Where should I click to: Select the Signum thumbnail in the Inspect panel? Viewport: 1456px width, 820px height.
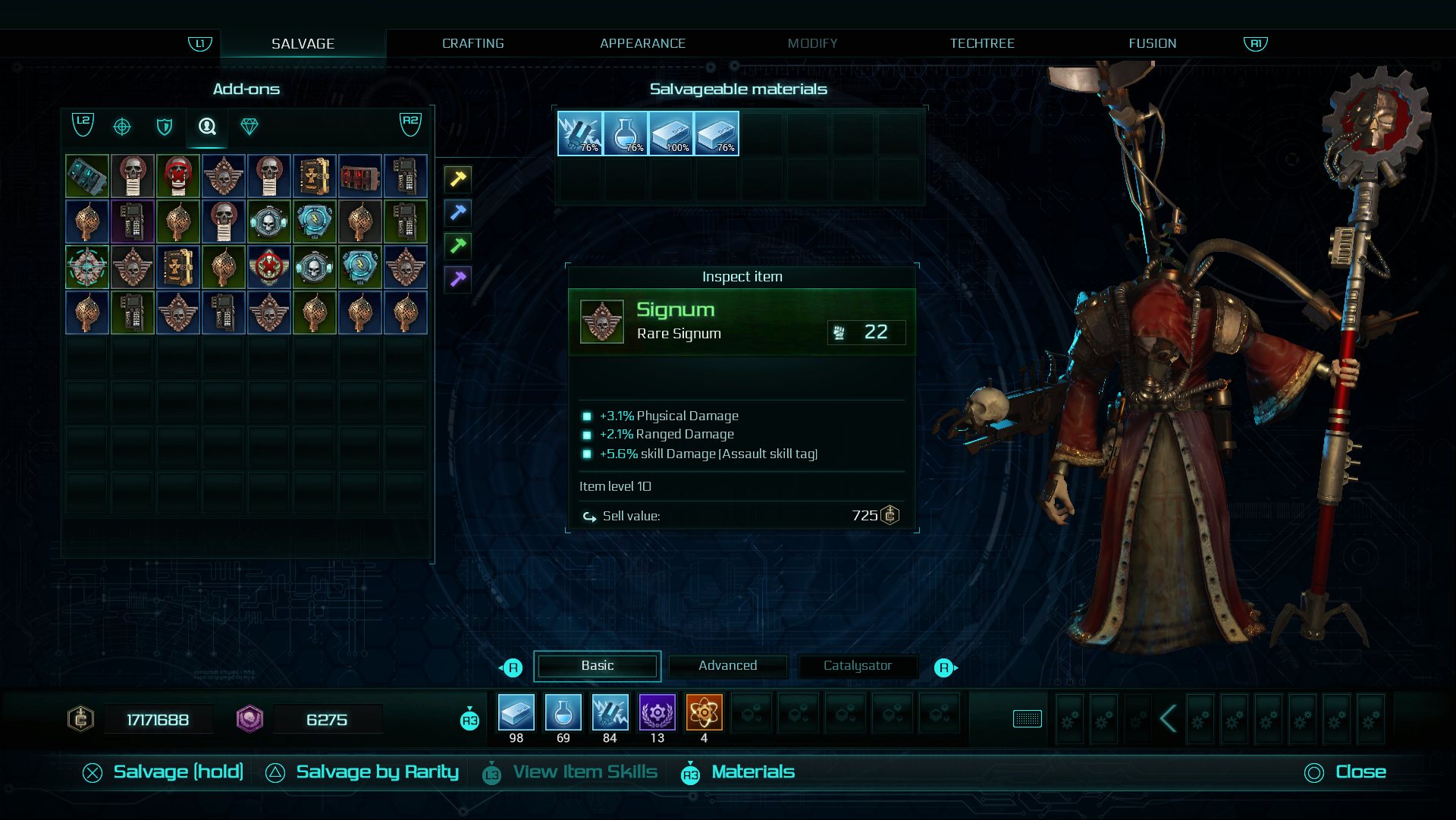(x=601, y=321)
